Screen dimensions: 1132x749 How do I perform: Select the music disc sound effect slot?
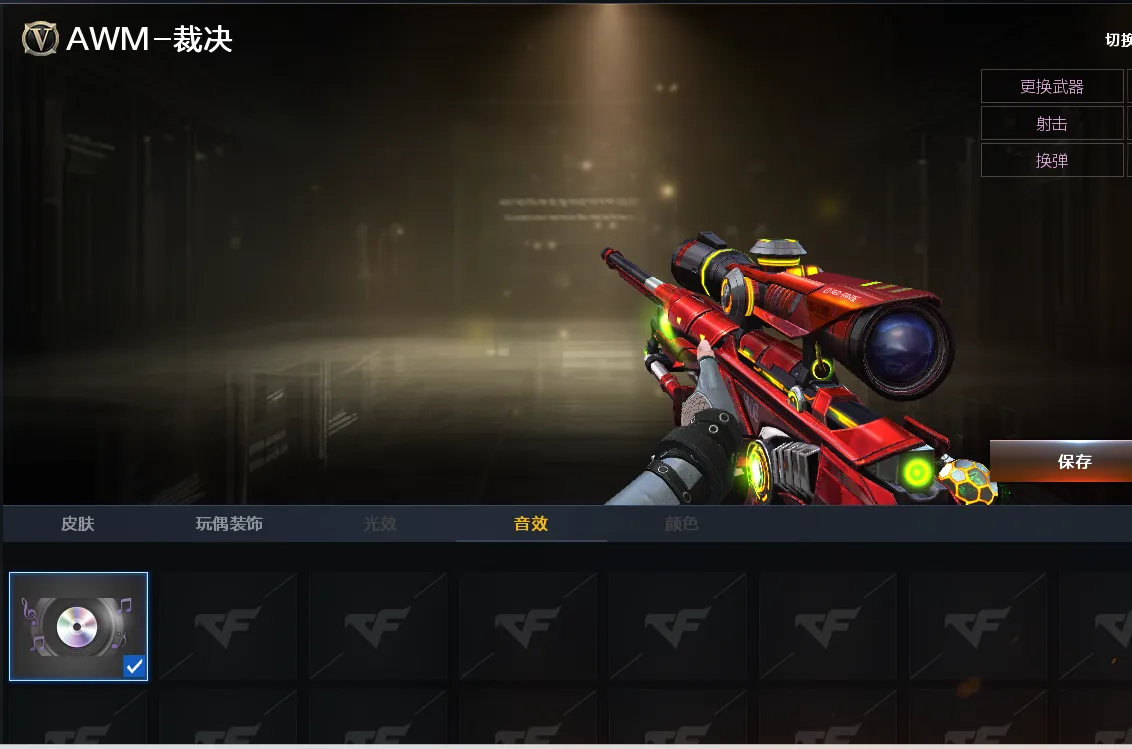tap(78, 626)
